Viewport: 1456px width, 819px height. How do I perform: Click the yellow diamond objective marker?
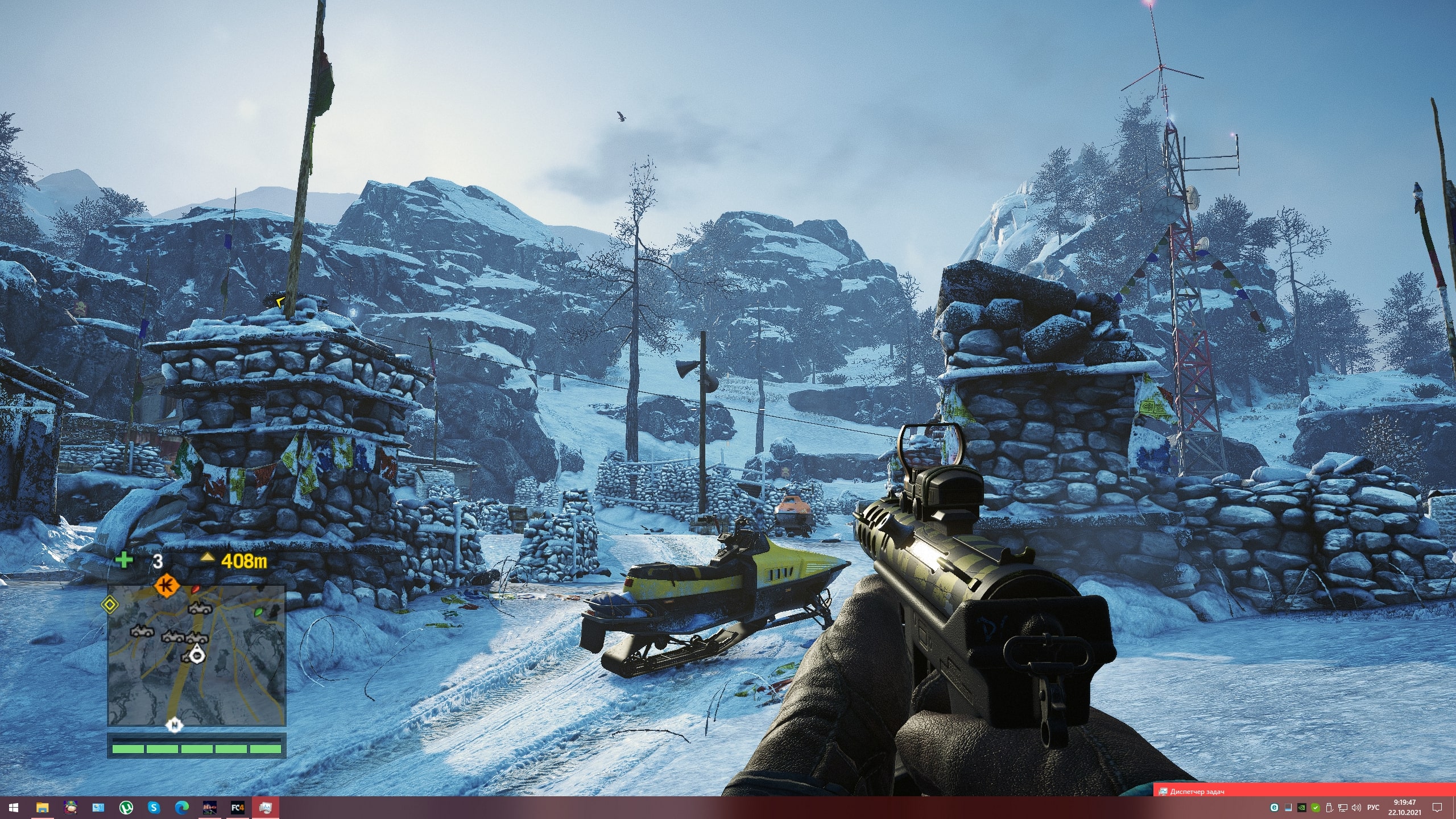[109, 605]
